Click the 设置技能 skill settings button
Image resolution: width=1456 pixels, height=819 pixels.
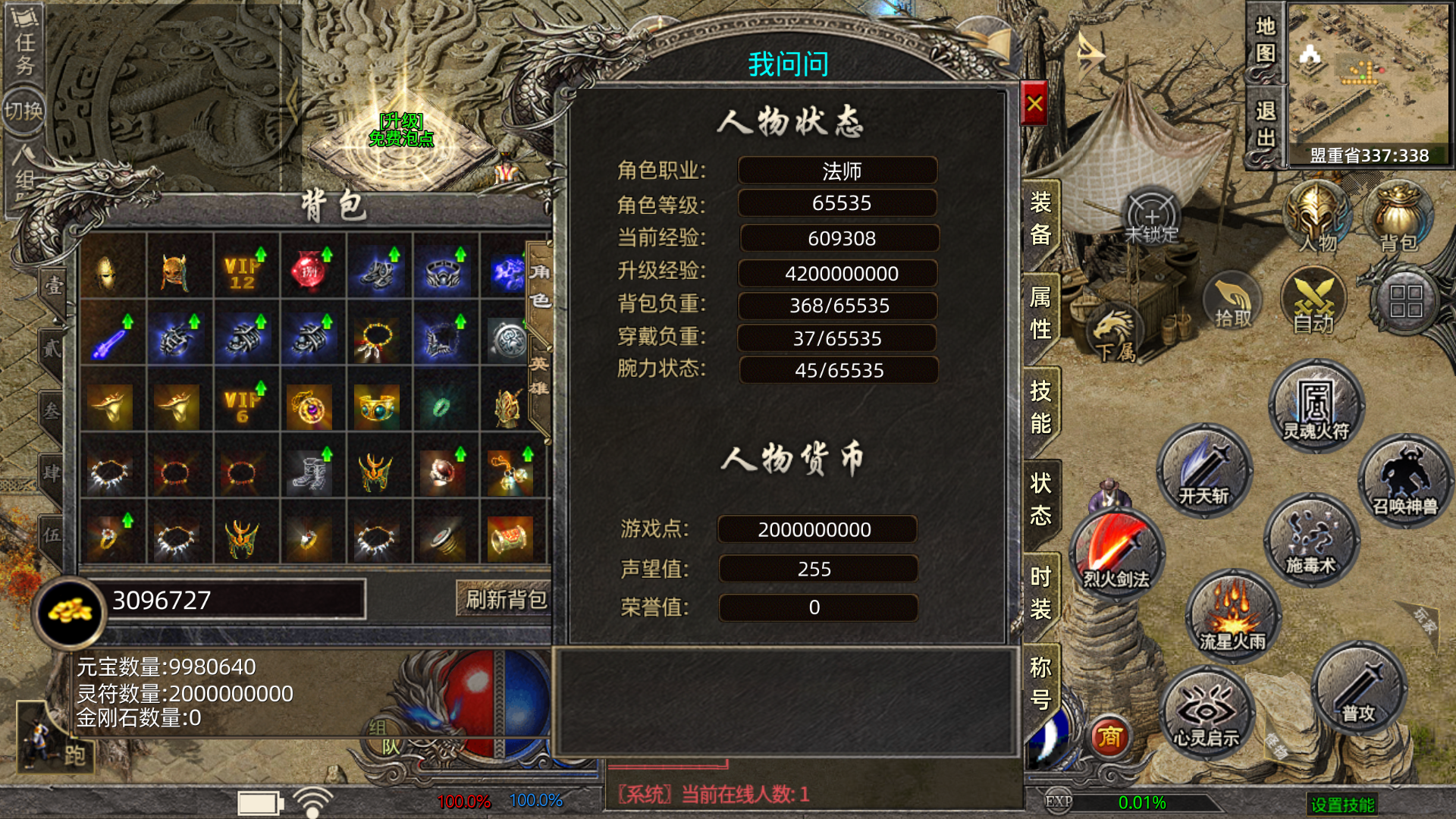[1342, 804]
